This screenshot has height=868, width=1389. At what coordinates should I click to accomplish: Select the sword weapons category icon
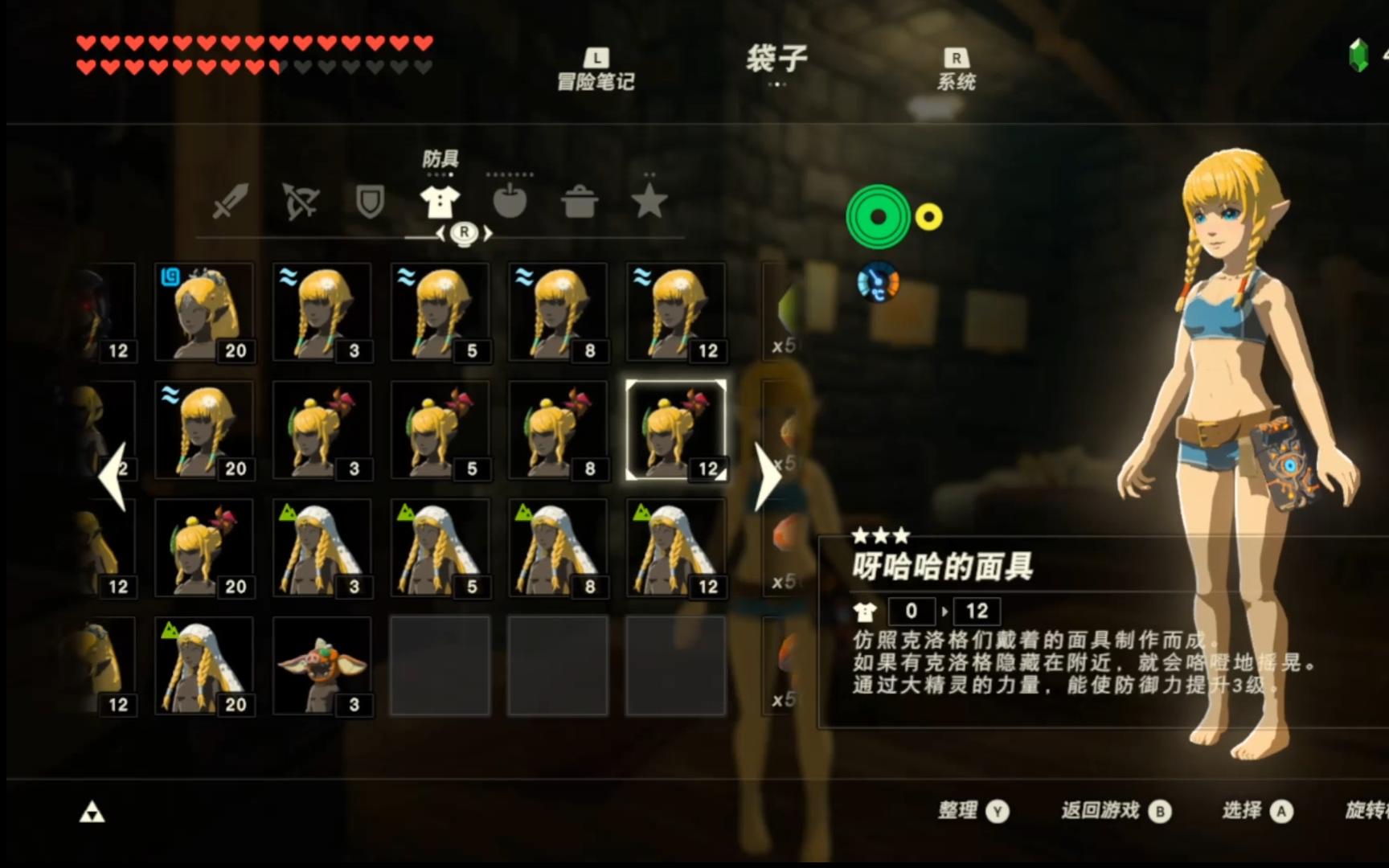[x=230, y=203]
